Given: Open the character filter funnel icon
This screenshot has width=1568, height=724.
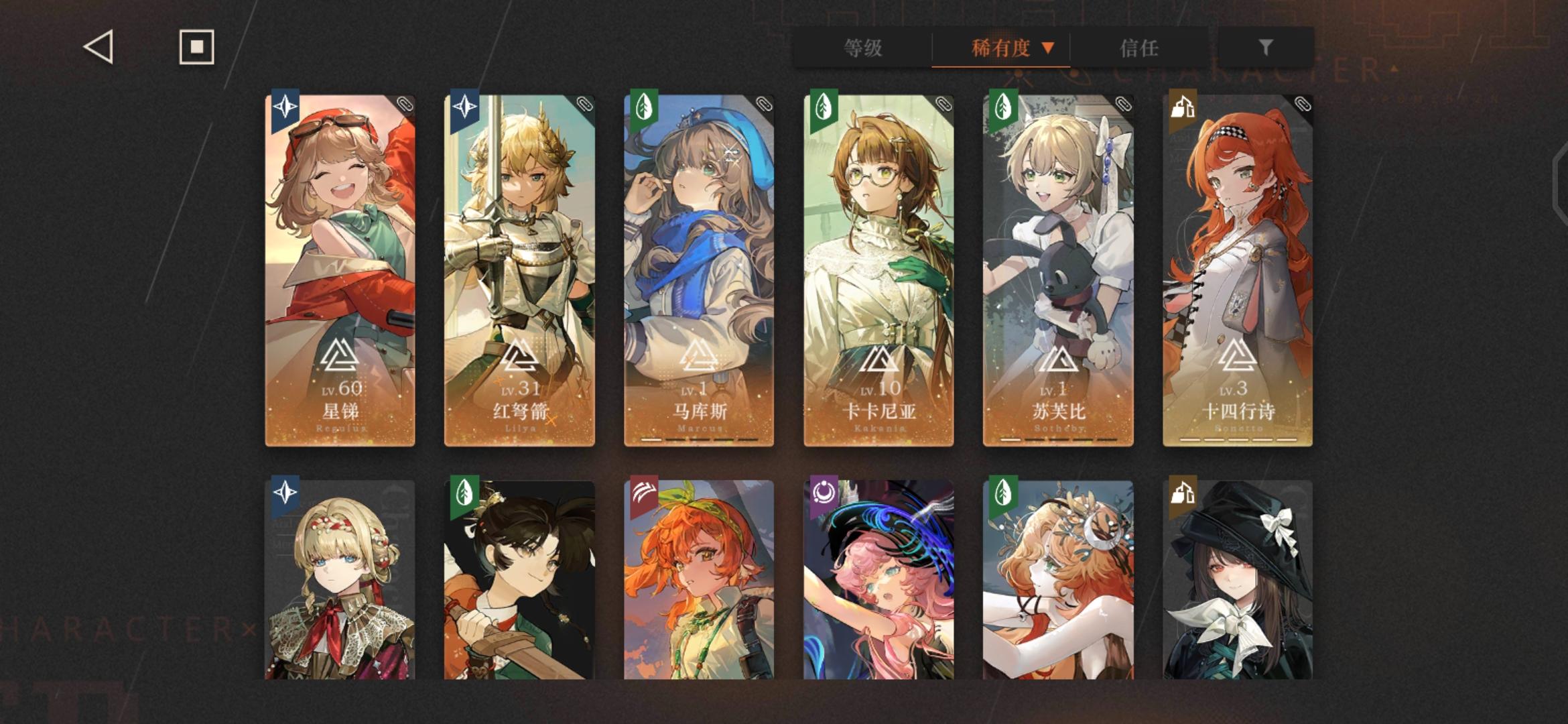Looking at the screenshot, I should tap(1265, 47).
